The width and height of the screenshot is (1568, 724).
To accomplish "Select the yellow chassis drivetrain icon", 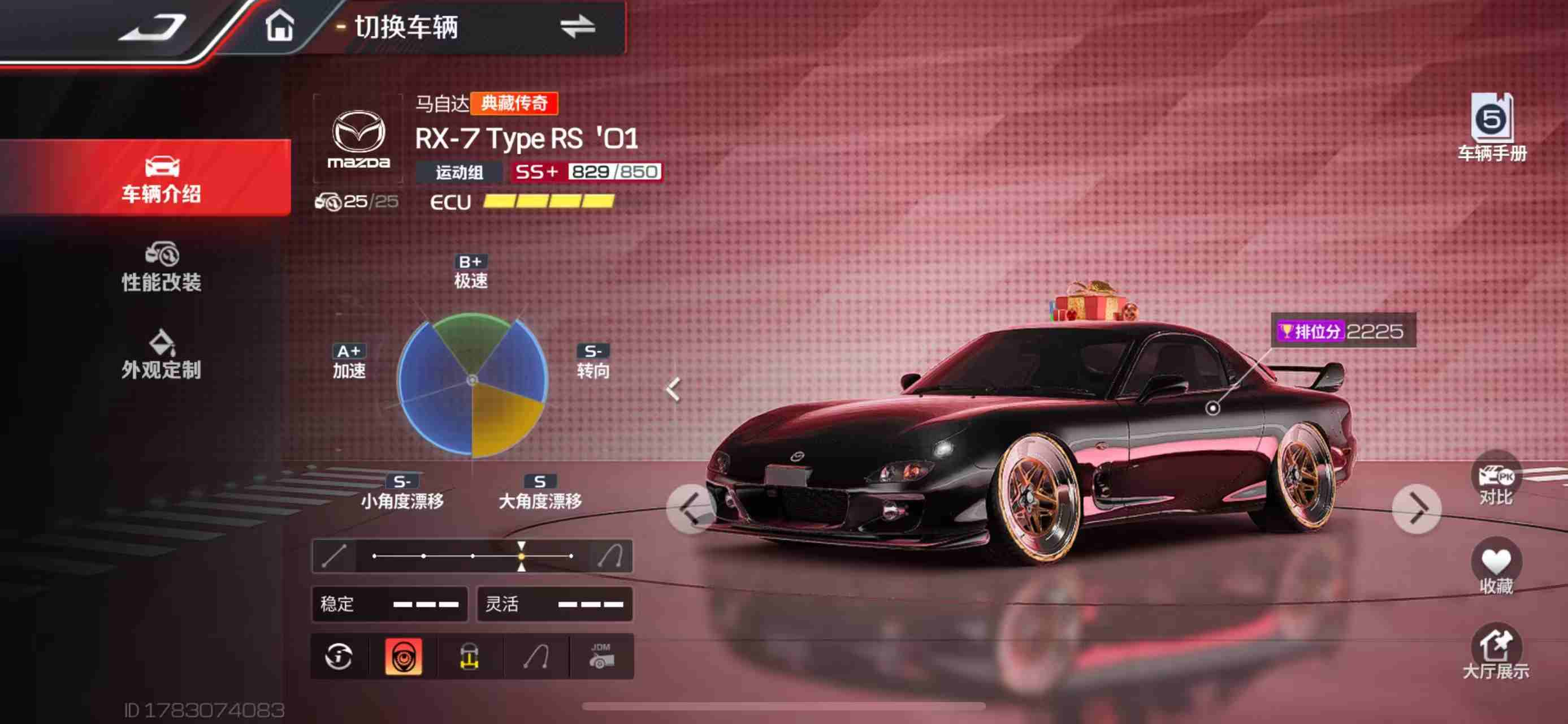I will tap(469, 656).
